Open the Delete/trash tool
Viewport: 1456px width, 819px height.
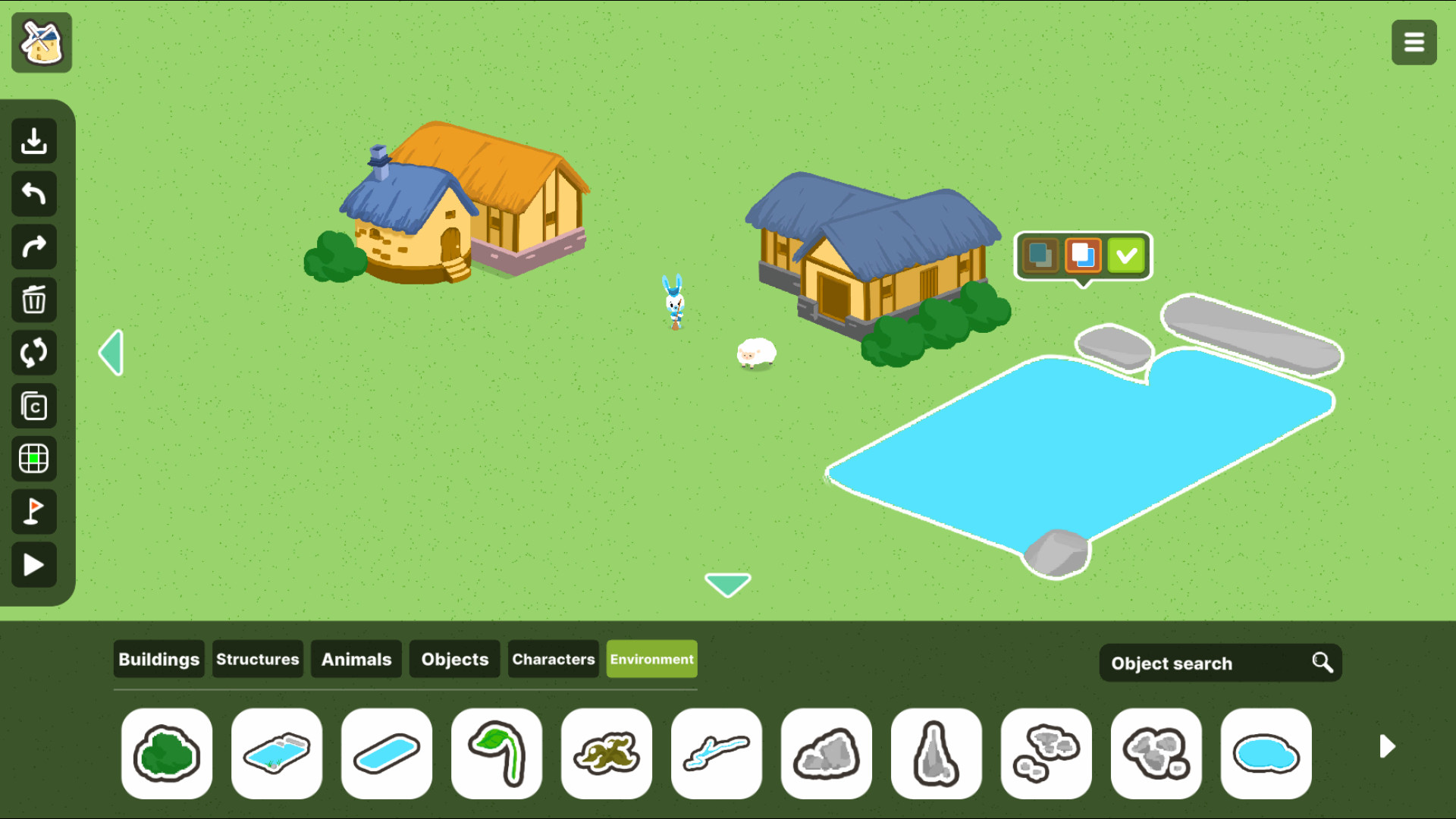coord(33,300)
